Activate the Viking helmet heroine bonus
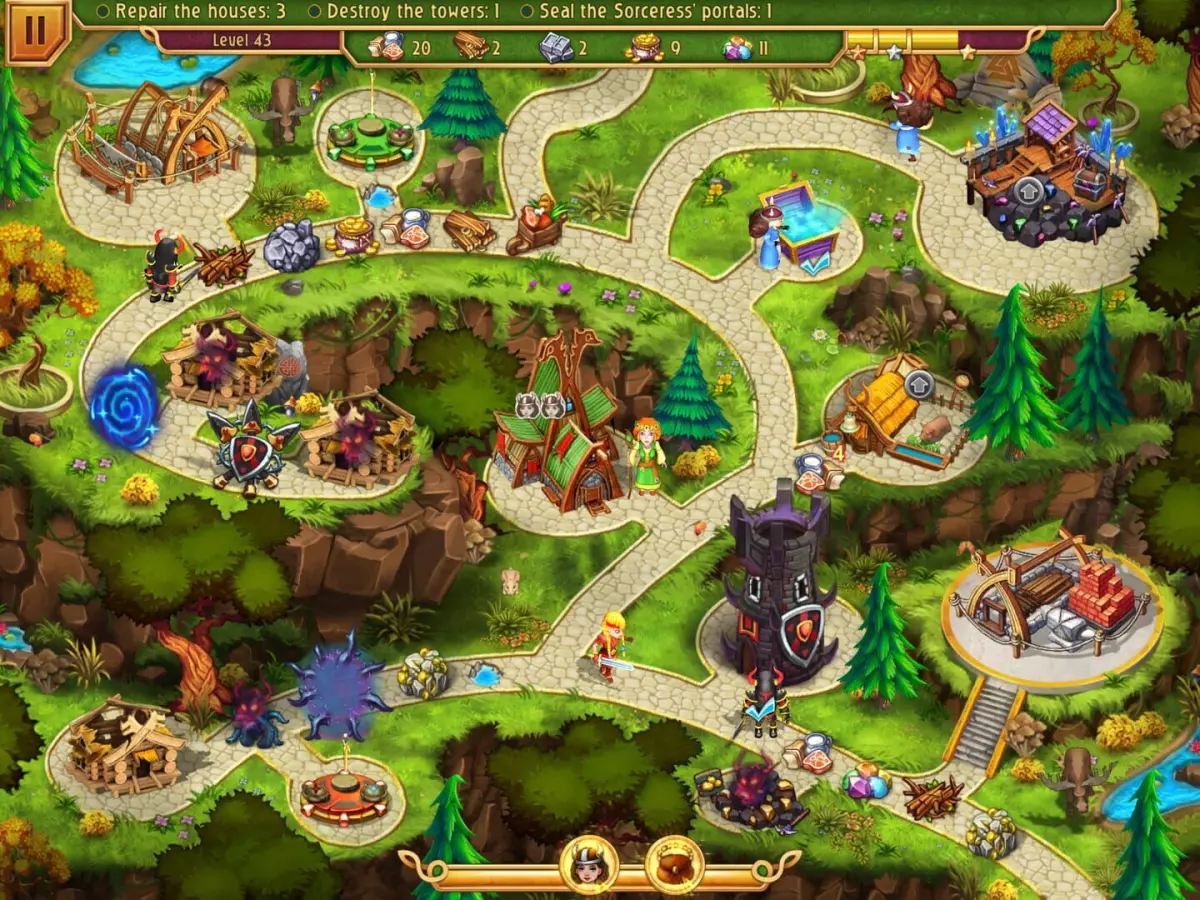 pos(589,864)
